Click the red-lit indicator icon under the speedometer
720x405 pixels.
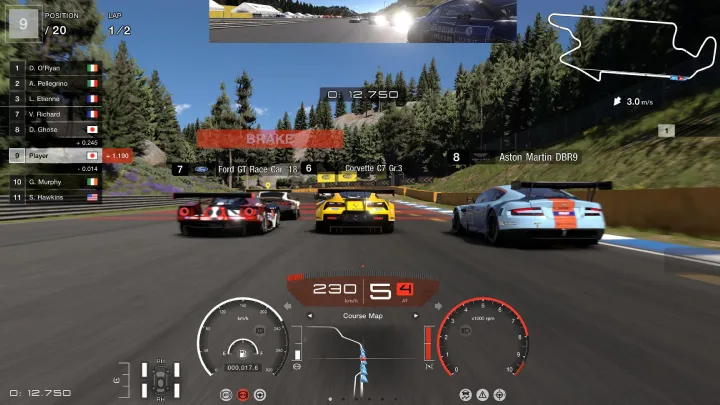(x=241, y=395)
